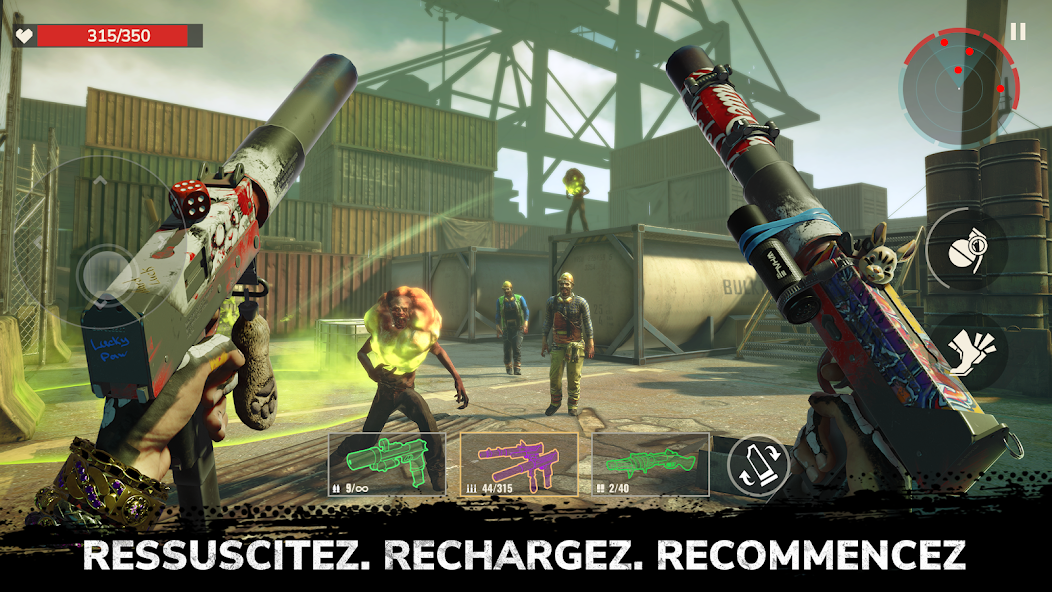Screen dimensions: 1052x592
Task: Switch to the purple assault rifle slot
Action: (x=518, y=464)
